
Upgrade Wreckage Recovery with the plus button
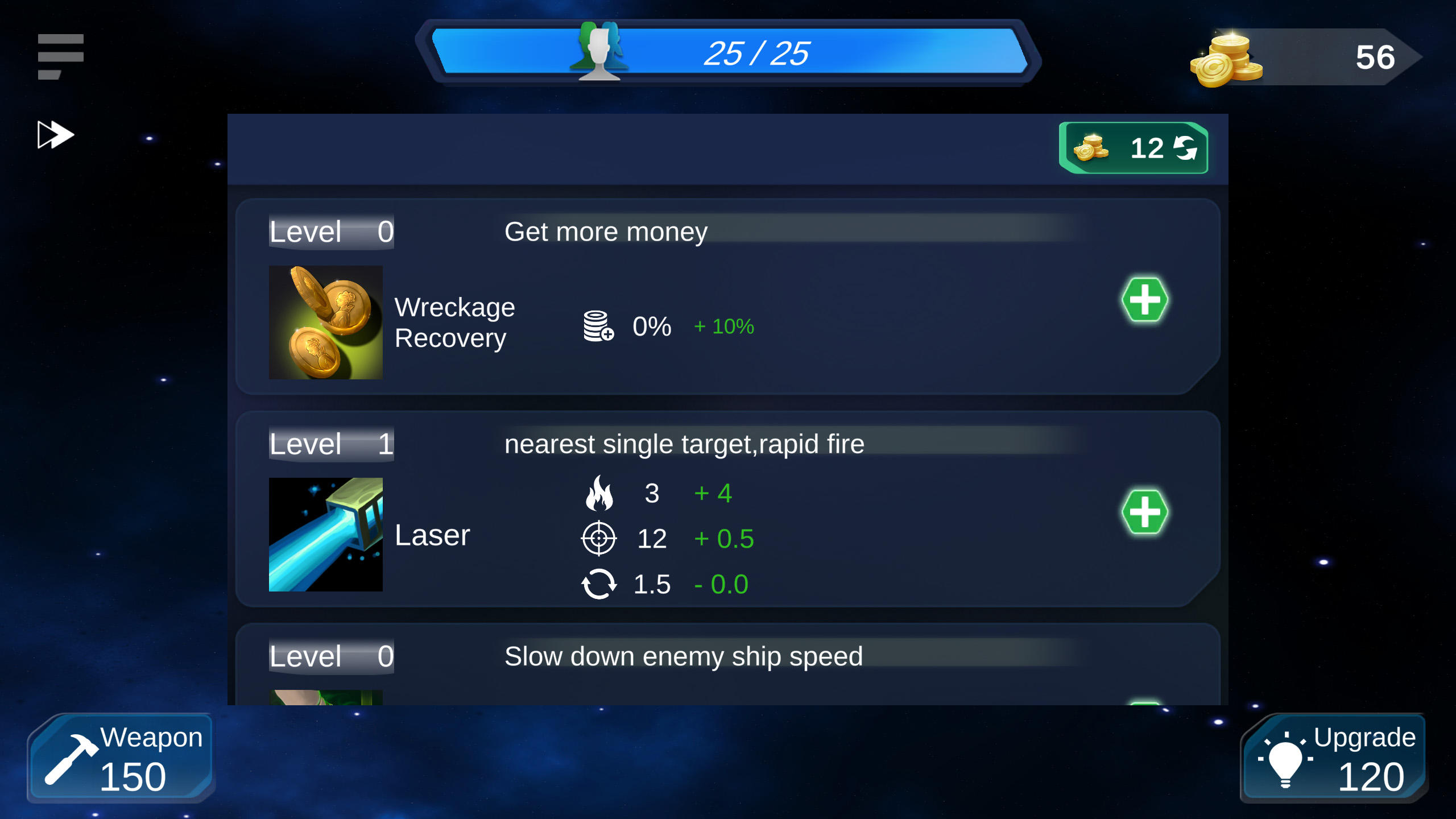pyautogui.click(x=1146, y=298)
